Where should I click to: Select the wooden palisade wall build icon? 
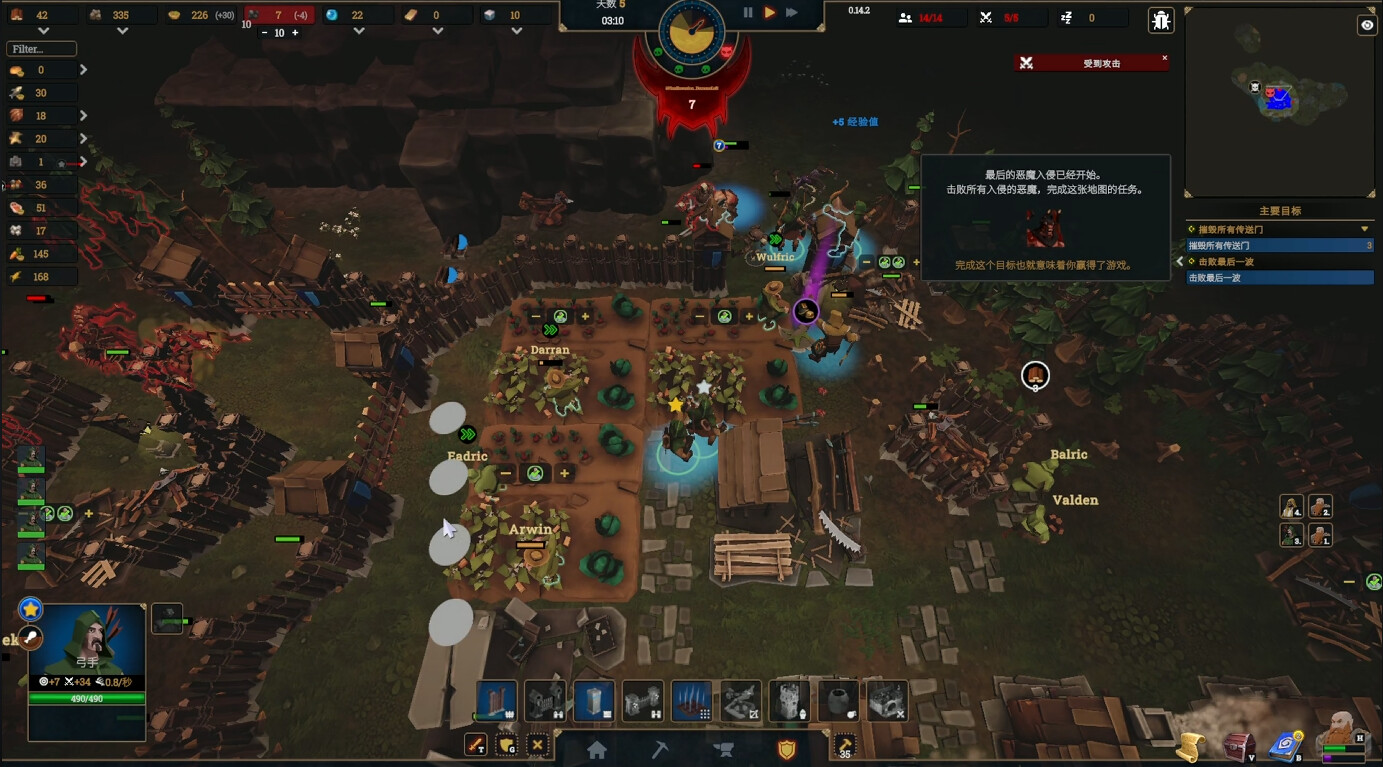tap(496, 701)
